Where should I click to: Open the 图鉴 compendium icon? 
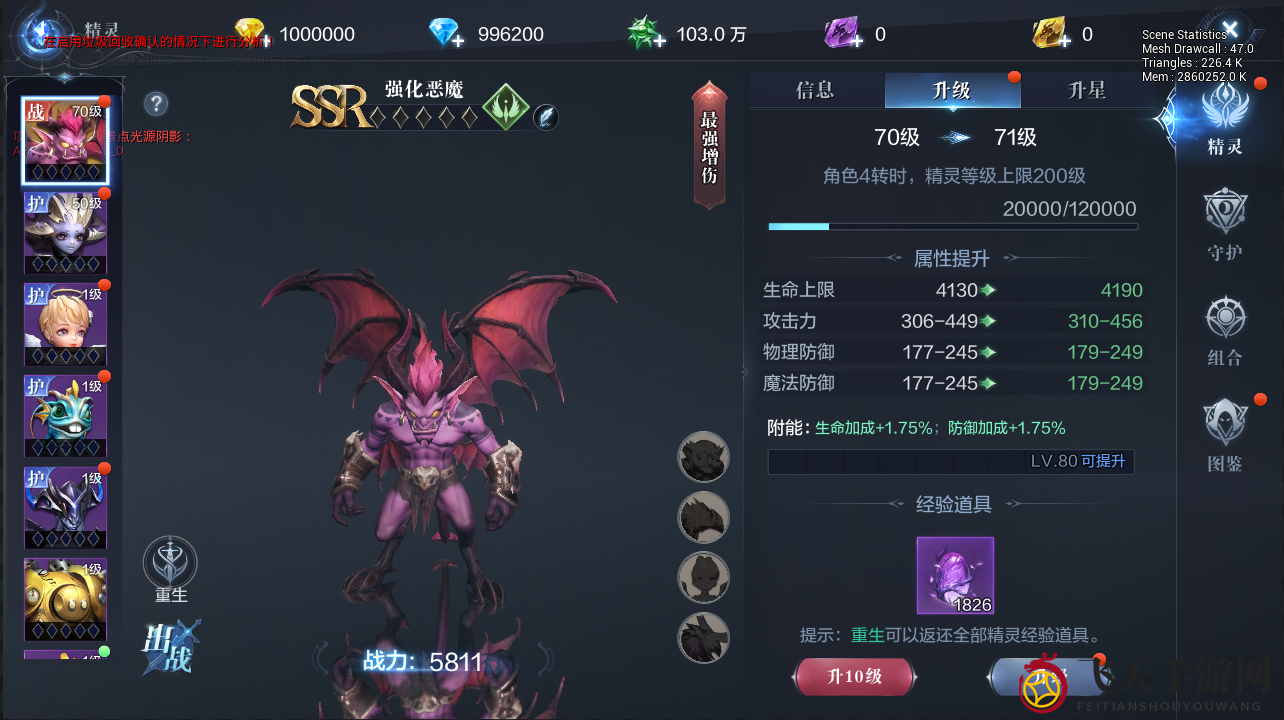[x=1224, y=435]
